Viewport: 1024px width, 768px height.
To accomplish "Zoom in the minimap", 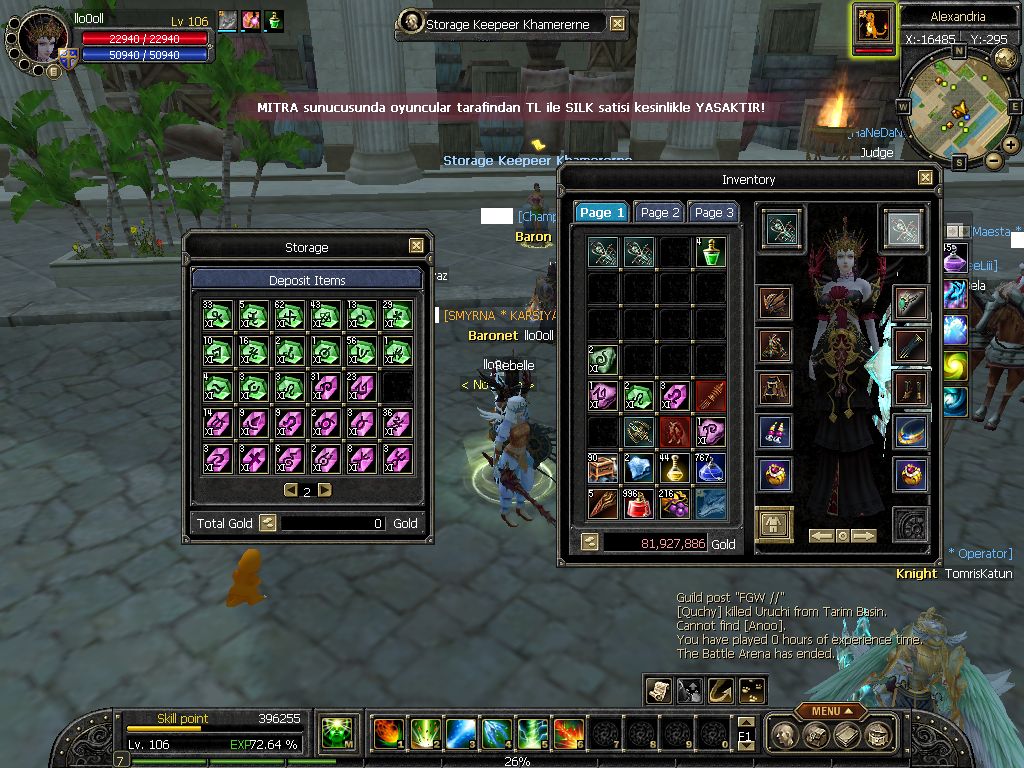I will (1010, 145).
